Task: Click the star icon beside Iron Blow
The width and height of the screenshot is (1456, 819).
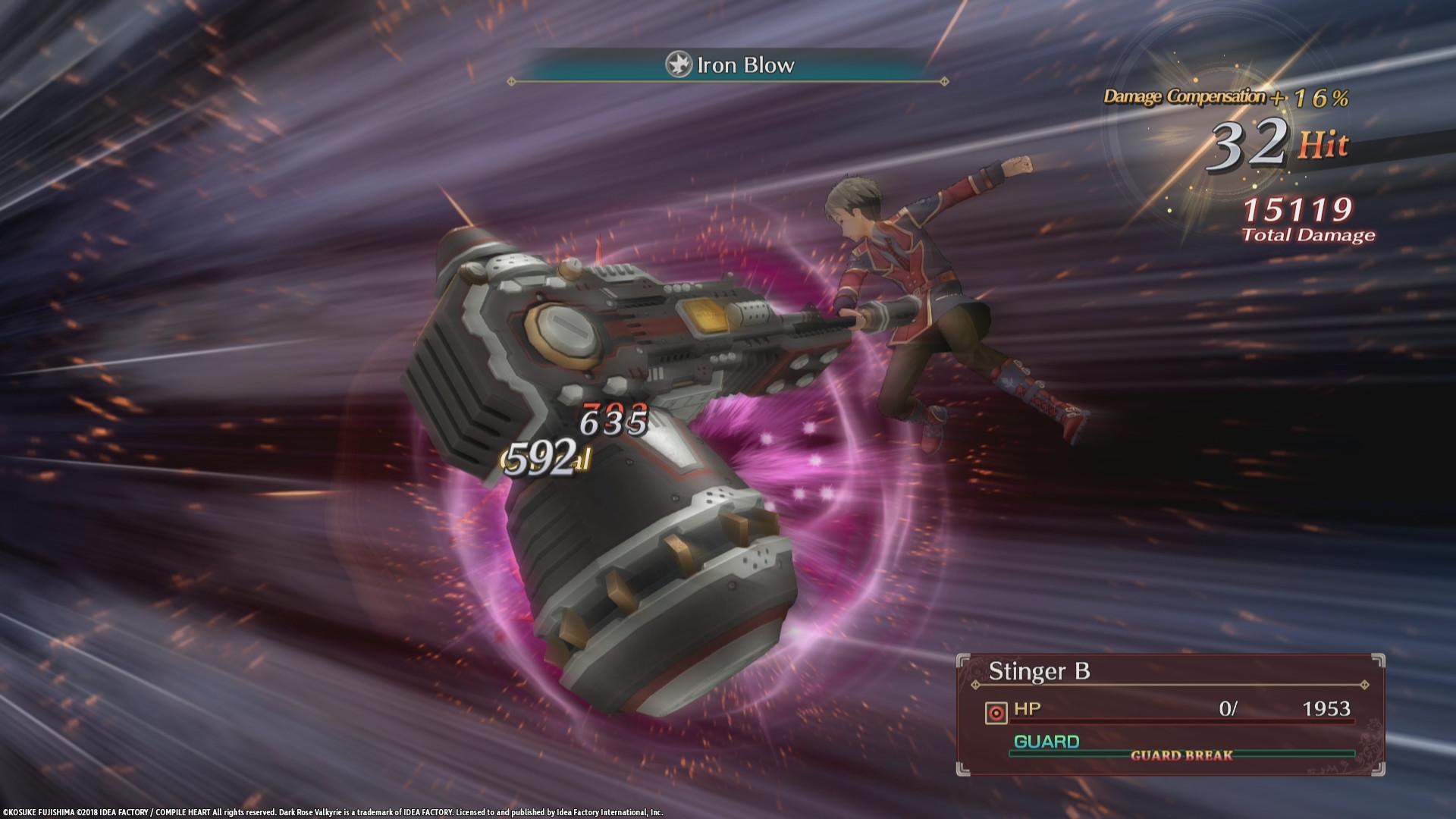Action: 677,65
